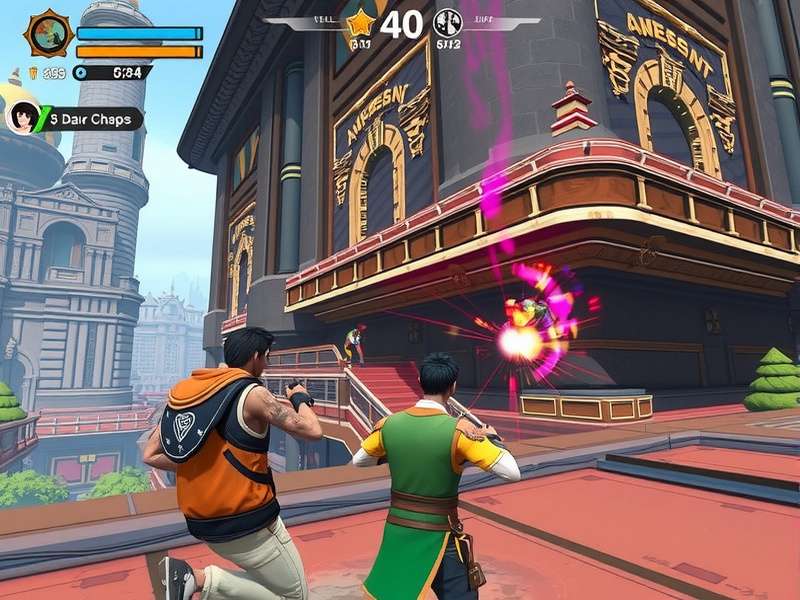Image resolution: width=800 pixels, height=600 pixels.
Task: Click the round hero portrait emblem
Action: point(47,33)
